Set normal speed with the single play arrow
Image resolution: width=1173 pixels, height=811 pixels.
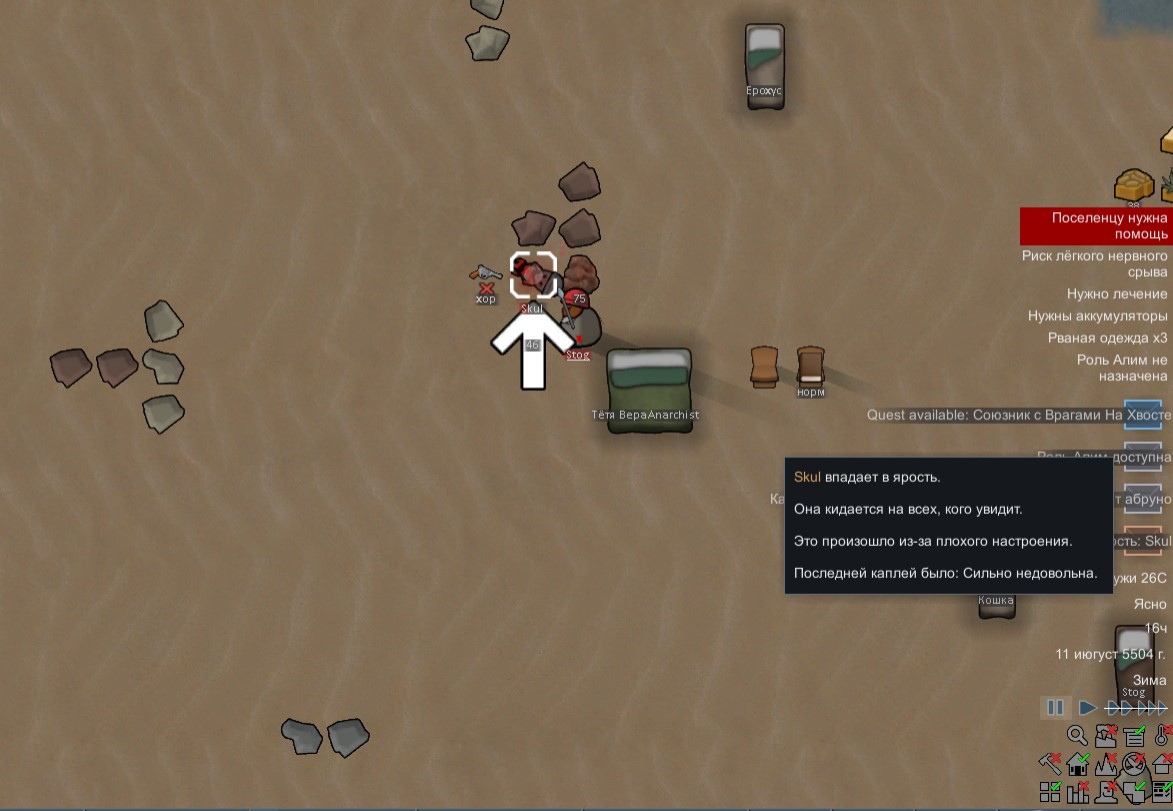[x=1087, y=708]
